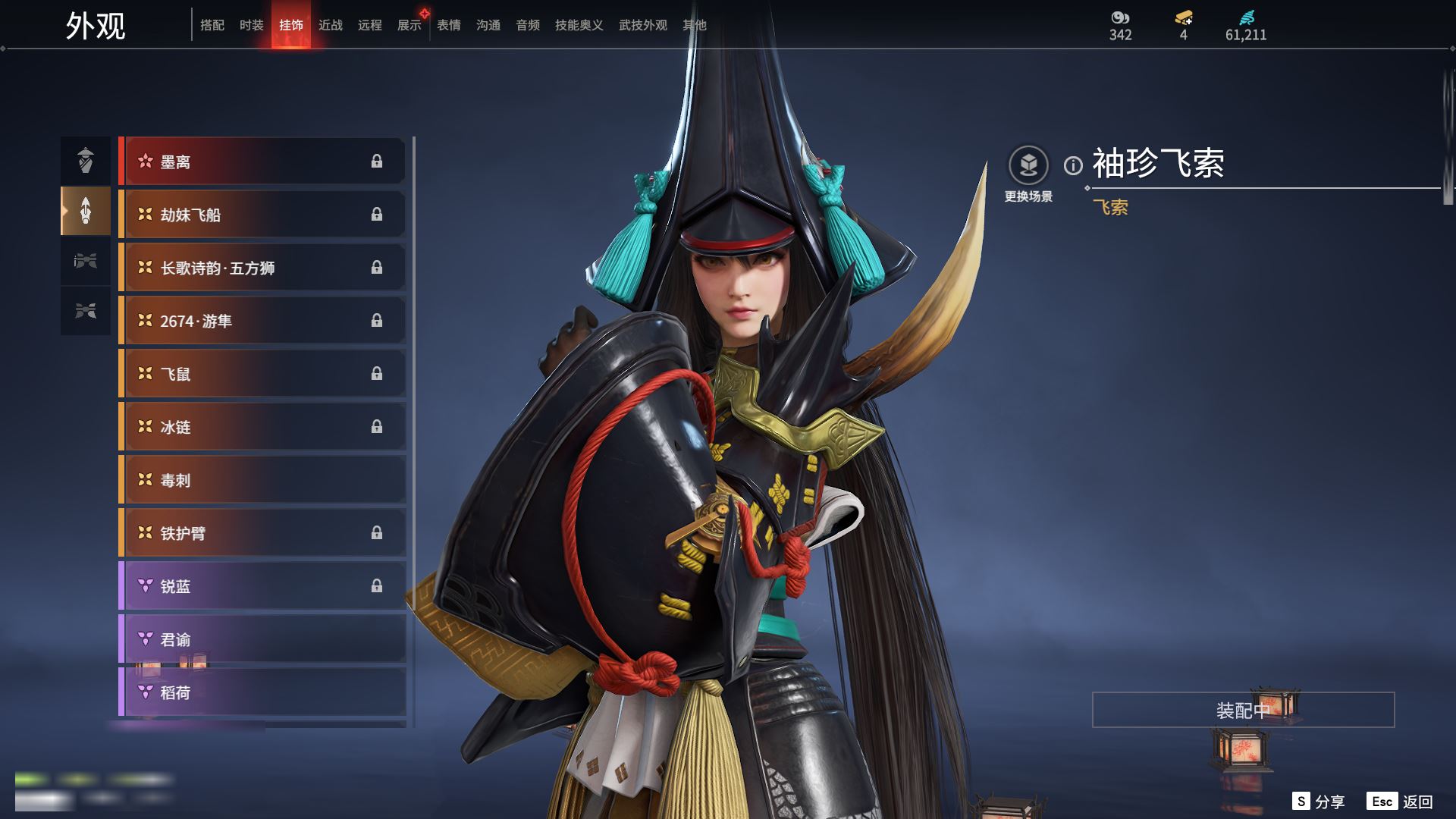Go to the 表情 tab

coord(449,25)
